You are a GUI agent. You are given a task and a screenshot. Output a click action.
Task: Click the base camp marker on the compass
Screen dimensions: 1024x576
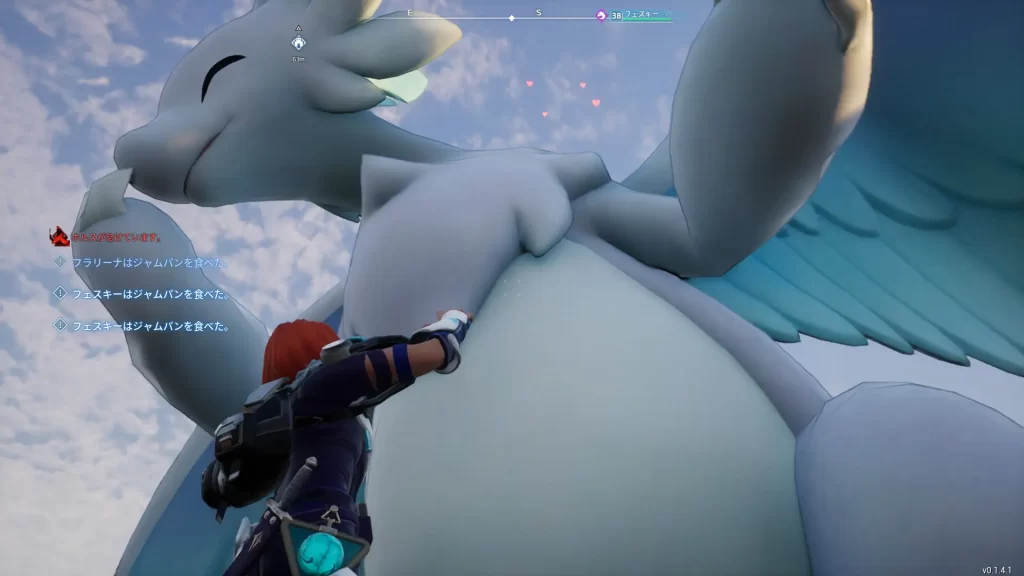tap(298, 43)
